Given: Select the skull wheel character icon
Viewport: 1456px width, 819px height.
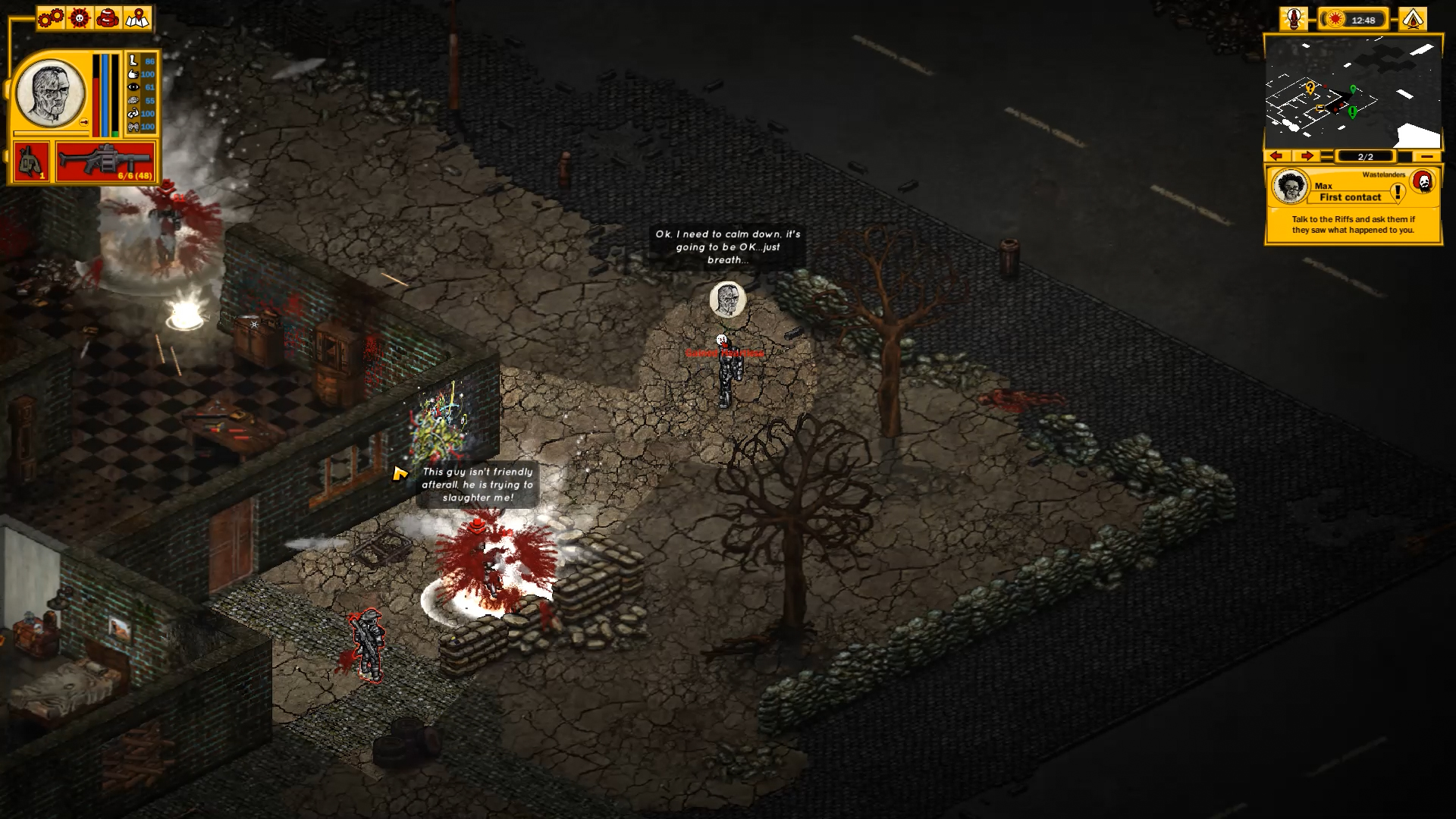Looking at the screenshot, I should (x=79, y=19).
